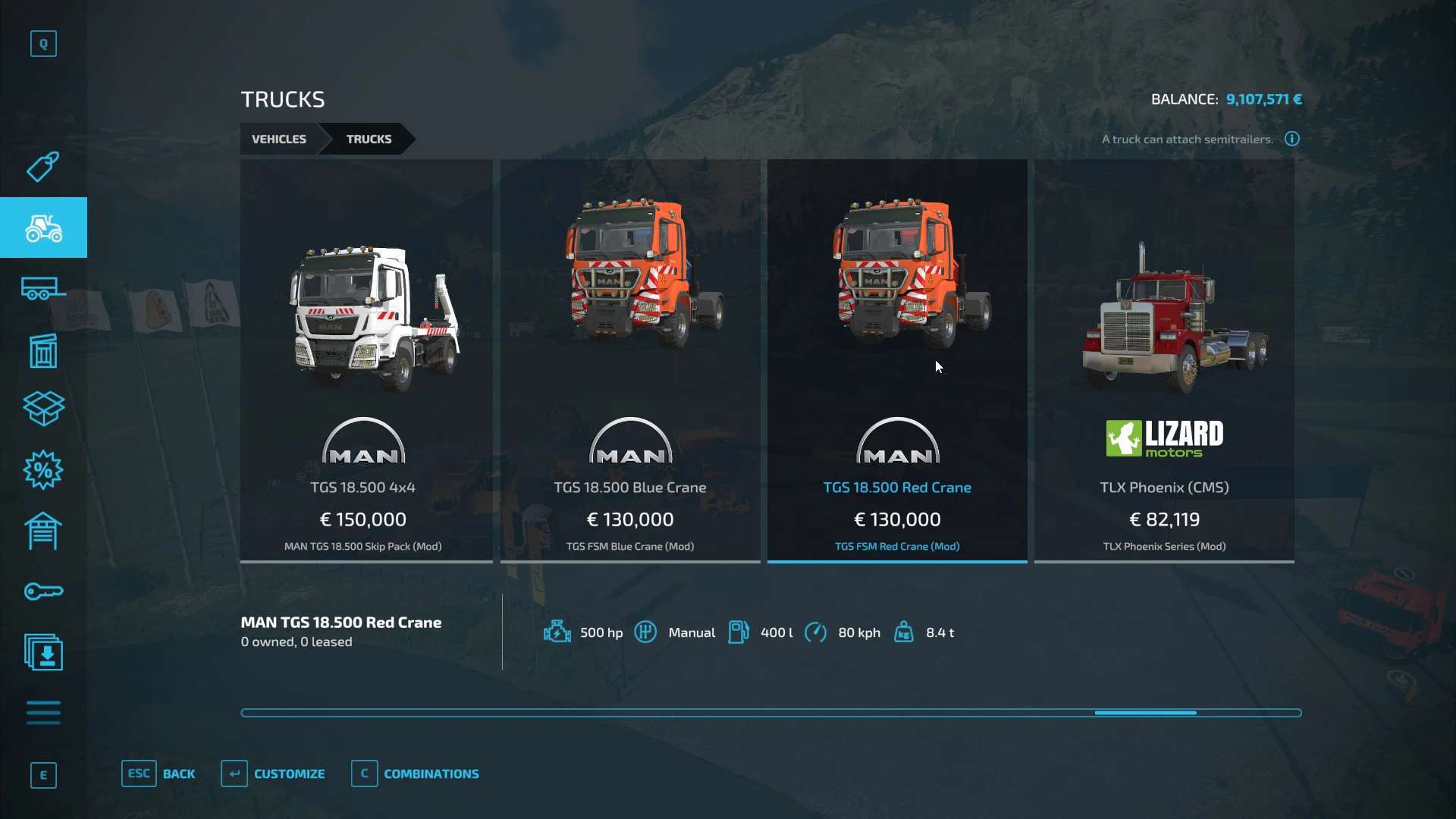Select the vehicles tractor icon in the sidebar
1456x819 pixels.
point(43,227)
